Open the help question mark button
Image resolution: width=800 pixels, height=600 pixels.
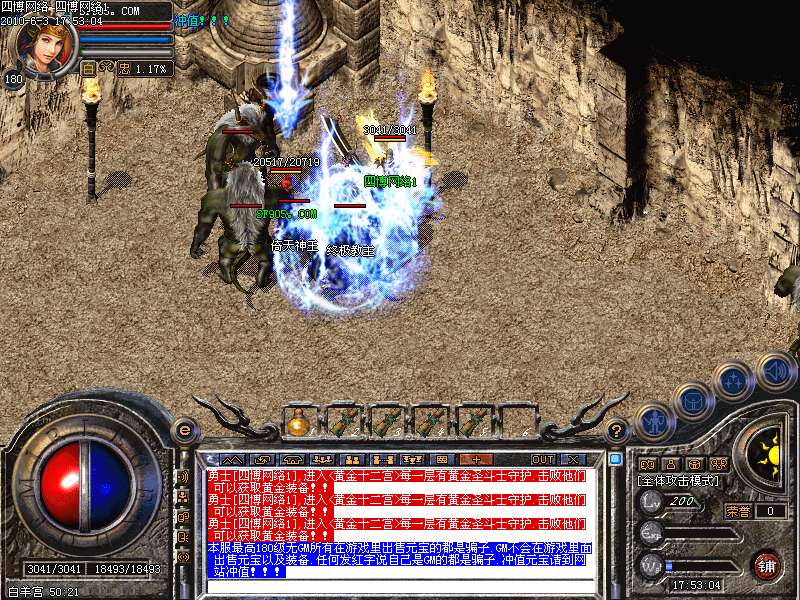click(618, 431)
